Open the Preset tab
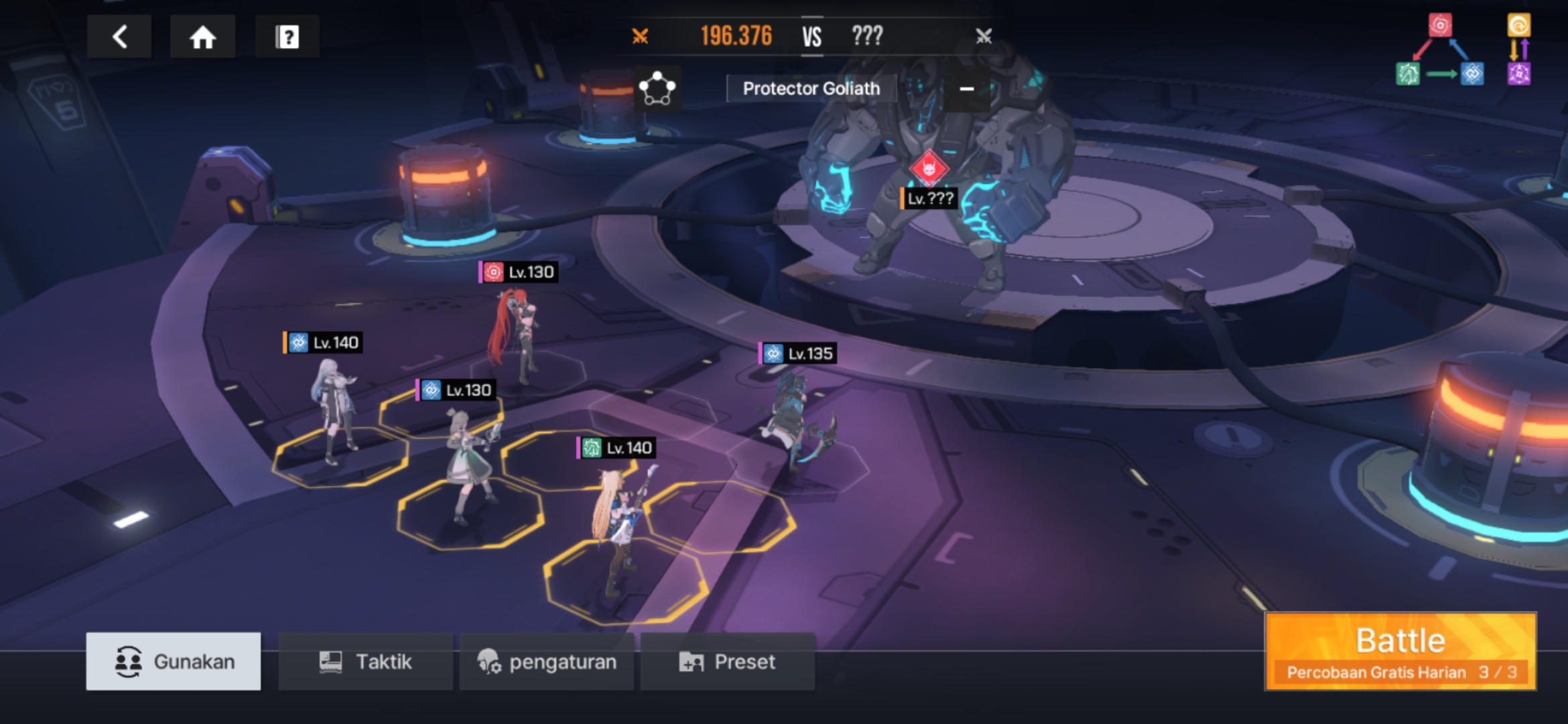 (728, 662)
